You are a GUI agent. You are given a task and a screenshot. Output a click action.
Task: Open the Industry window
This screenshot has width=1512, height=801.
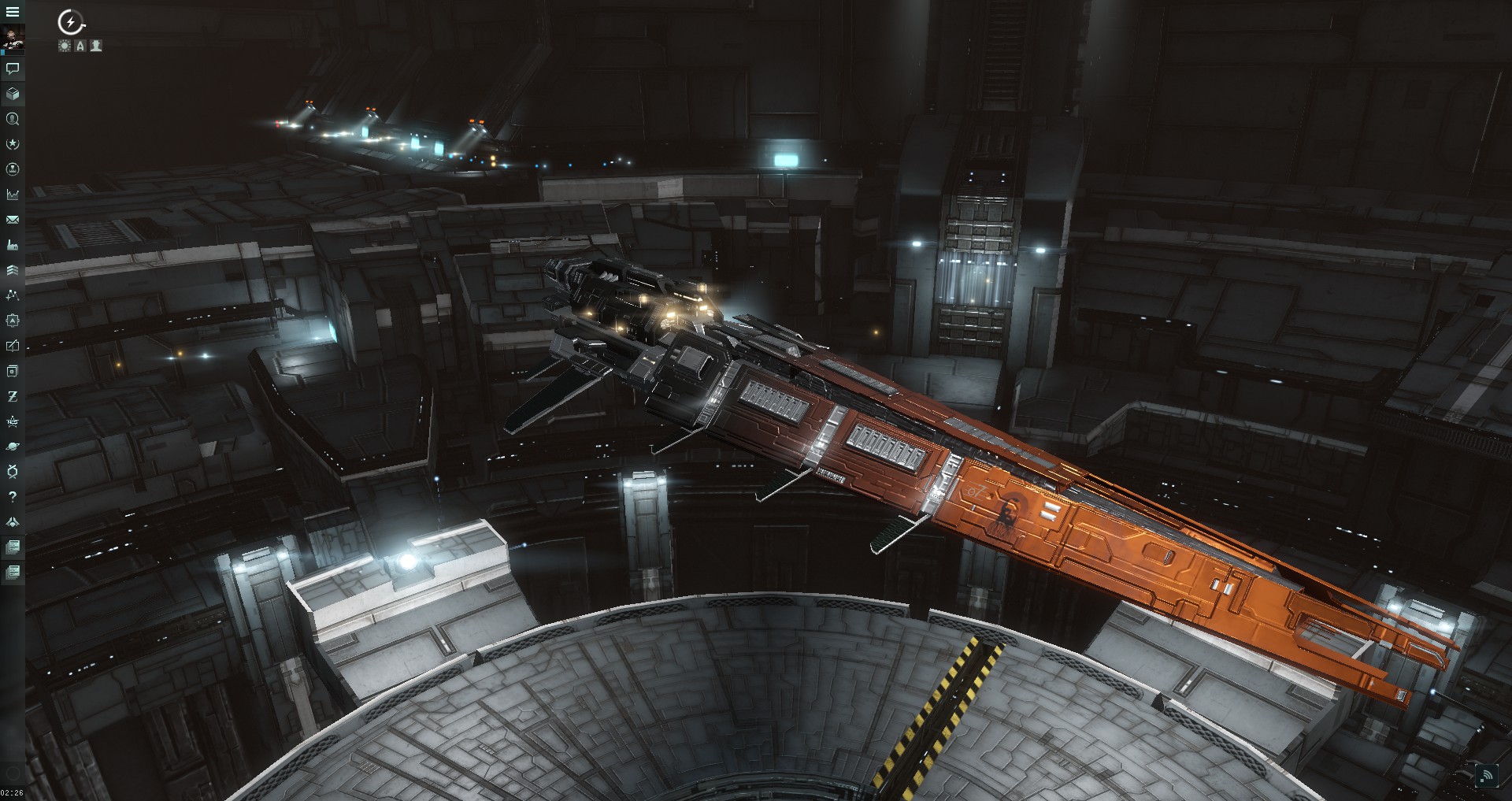(x=12, y=244)
